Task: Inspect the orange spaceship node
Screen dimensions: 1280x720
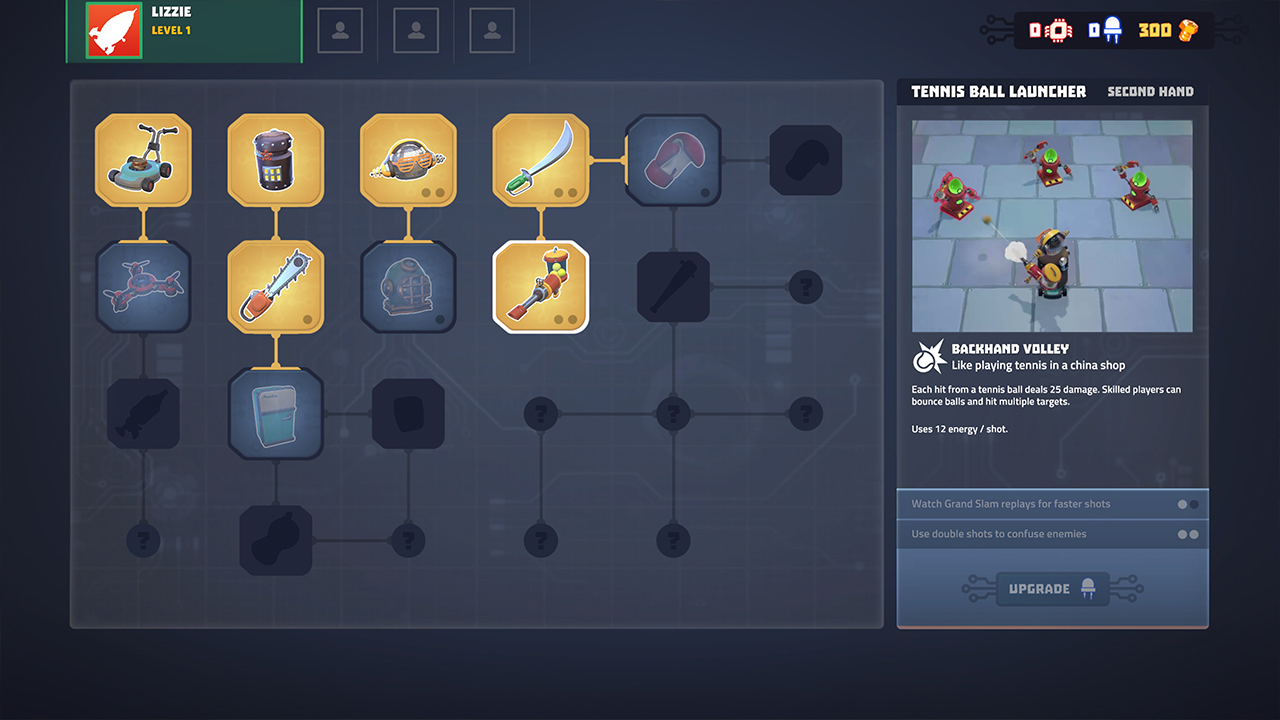Action: point(408,159)
